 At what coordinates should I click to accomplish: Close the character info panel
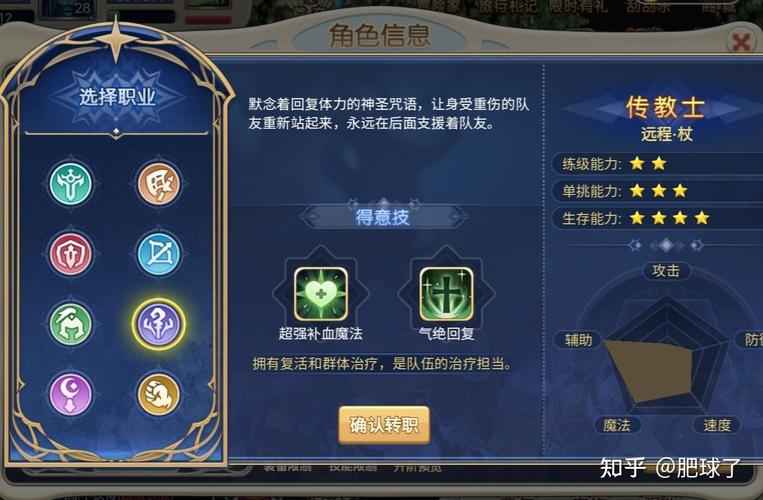point(741,42)
